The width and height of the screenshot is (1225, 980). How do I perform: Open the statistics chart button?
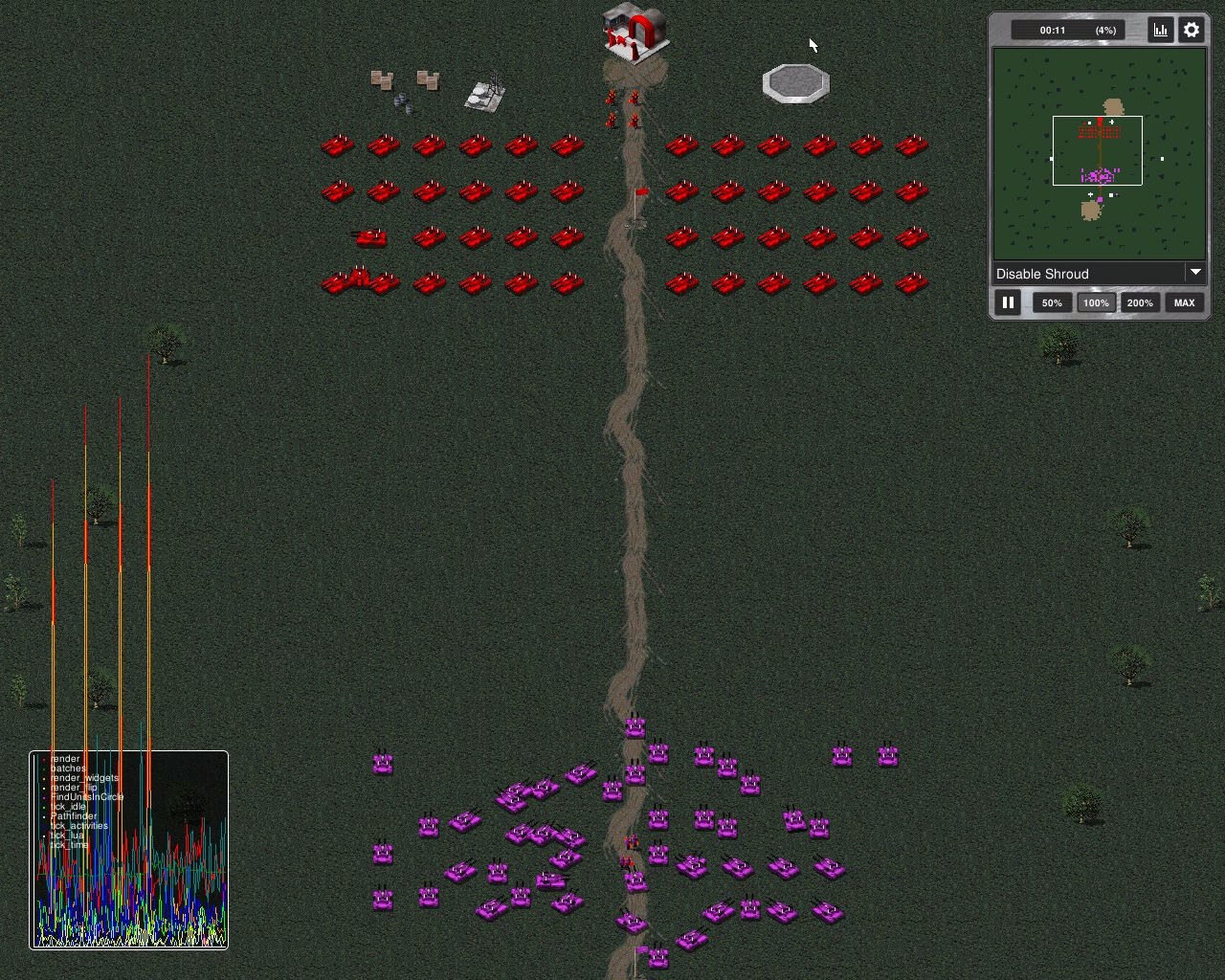click(x=1161, y=30)
